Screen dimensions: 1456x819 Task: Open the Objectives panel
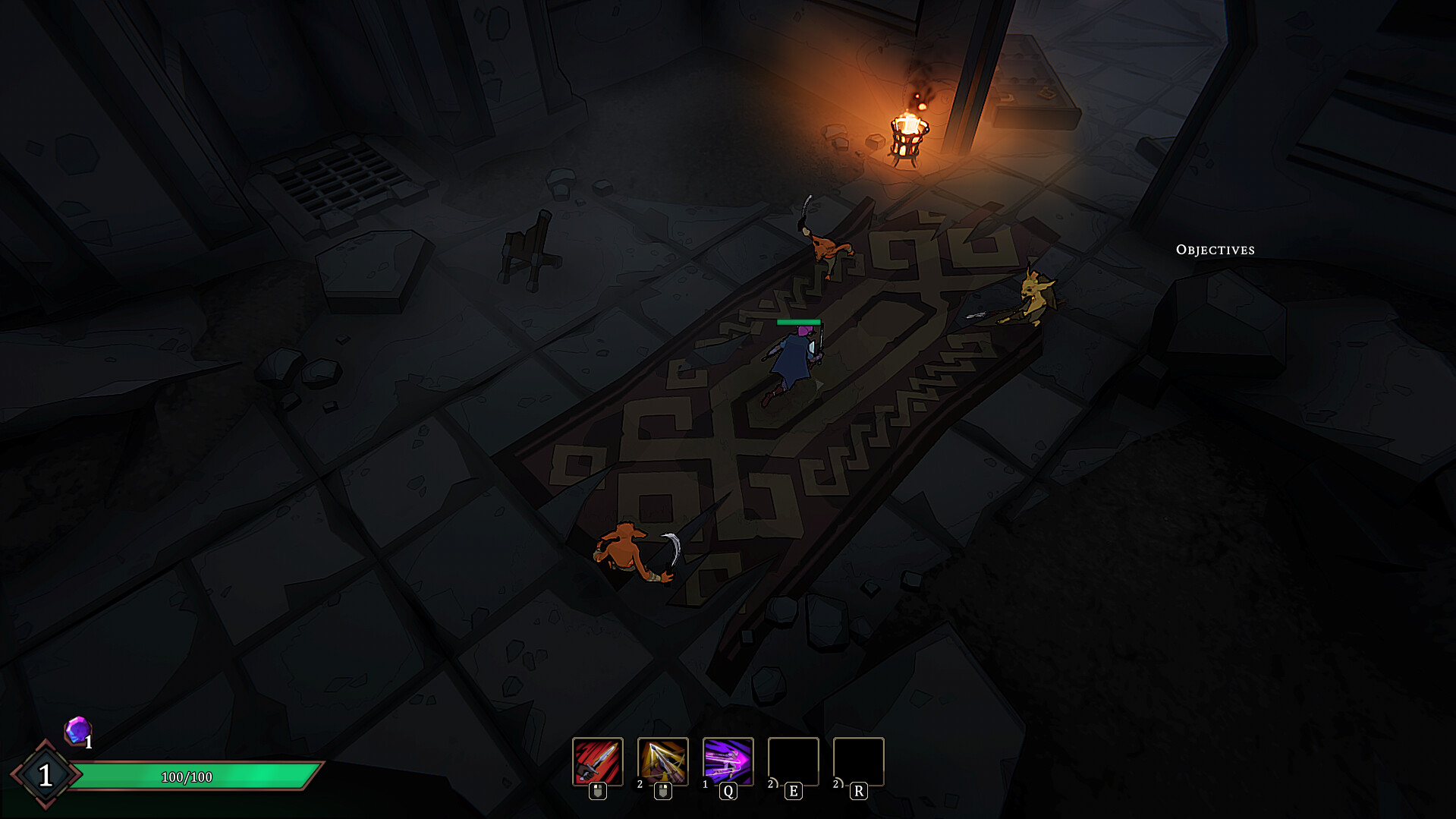1215,249
